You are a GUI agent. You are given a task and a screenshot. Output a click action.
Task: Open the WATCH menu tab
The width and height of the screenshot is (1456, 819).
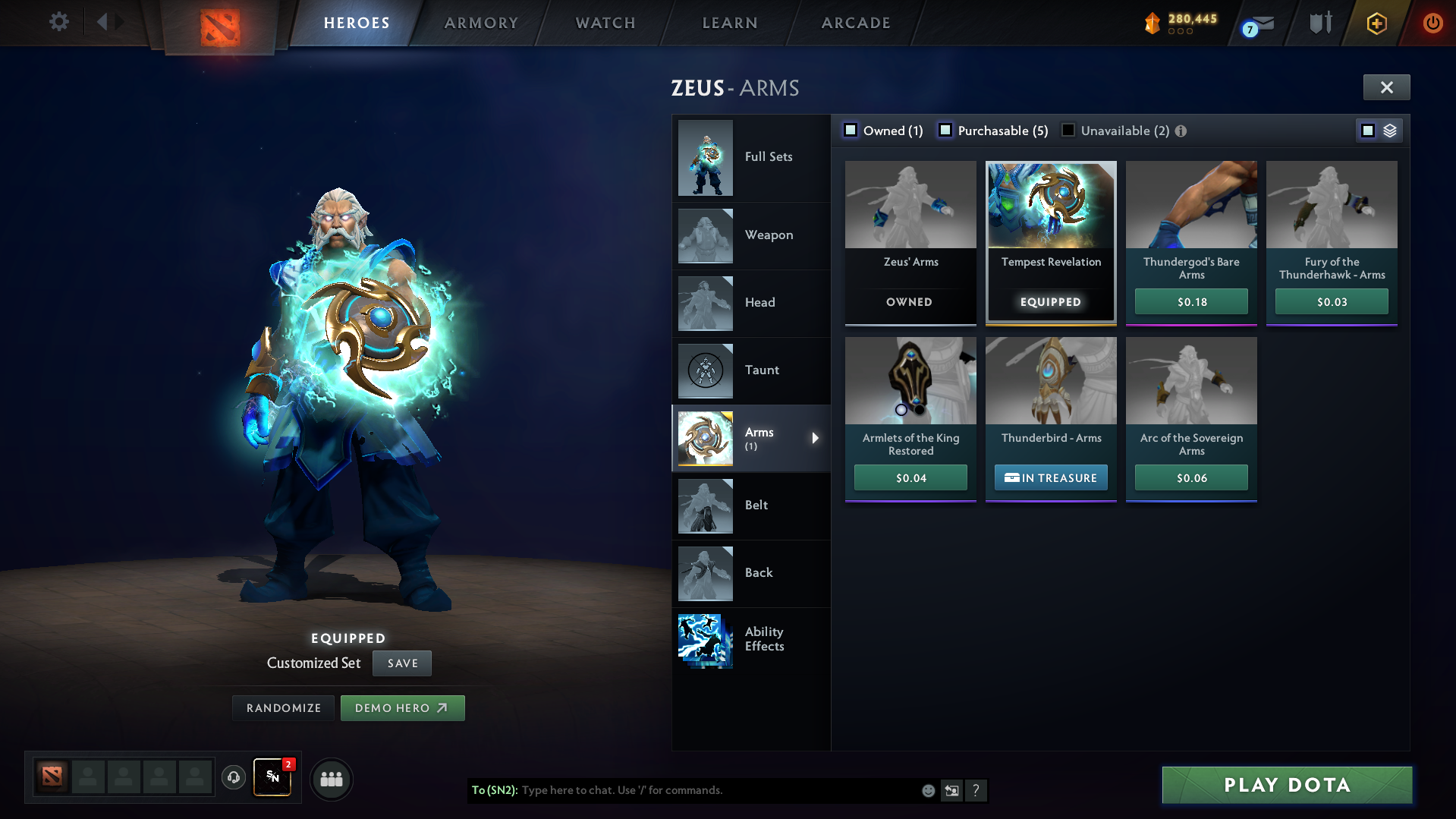pos(605,22)
